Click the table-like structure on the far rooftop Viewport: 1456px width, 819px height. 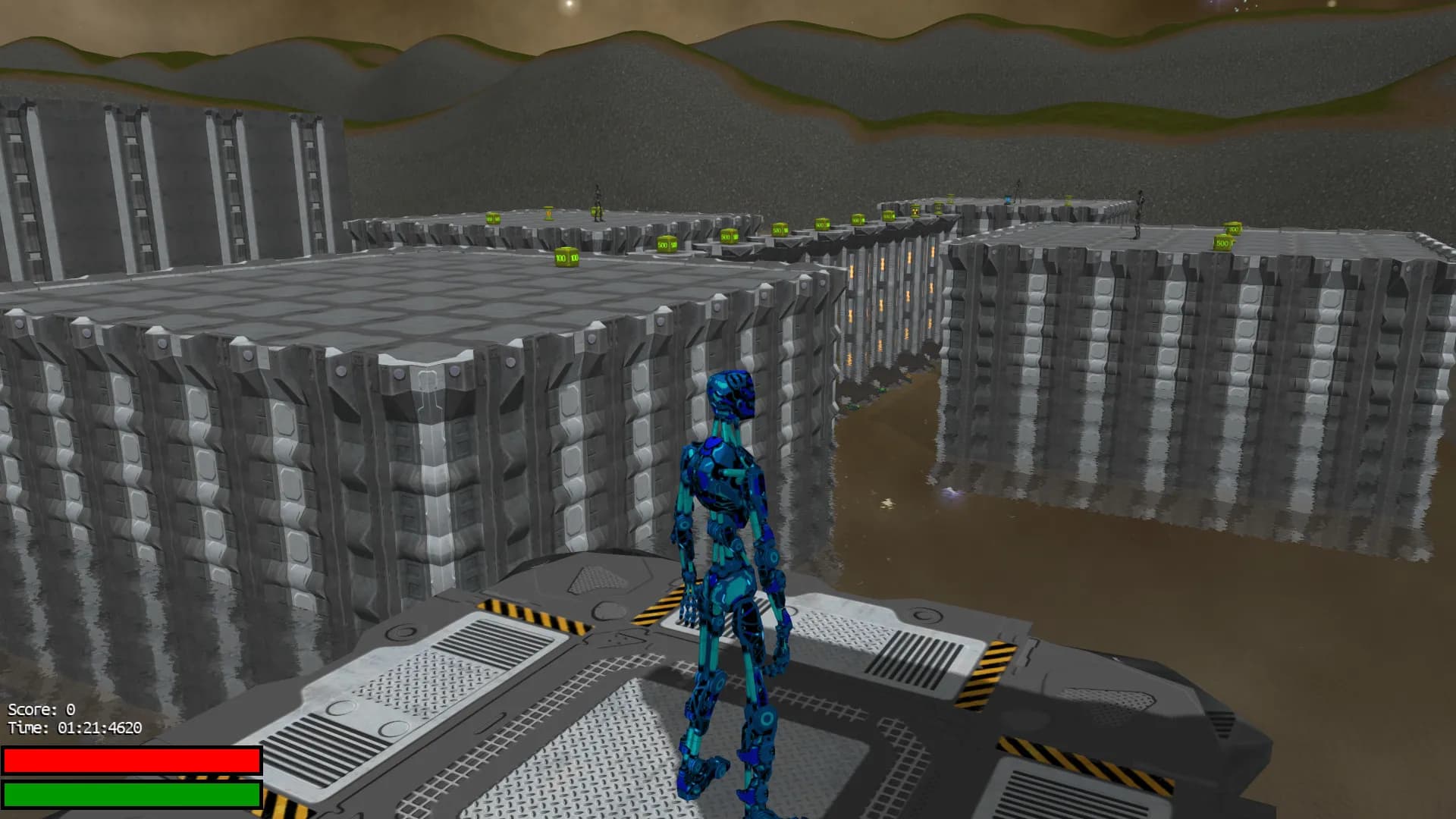point(549,213)
